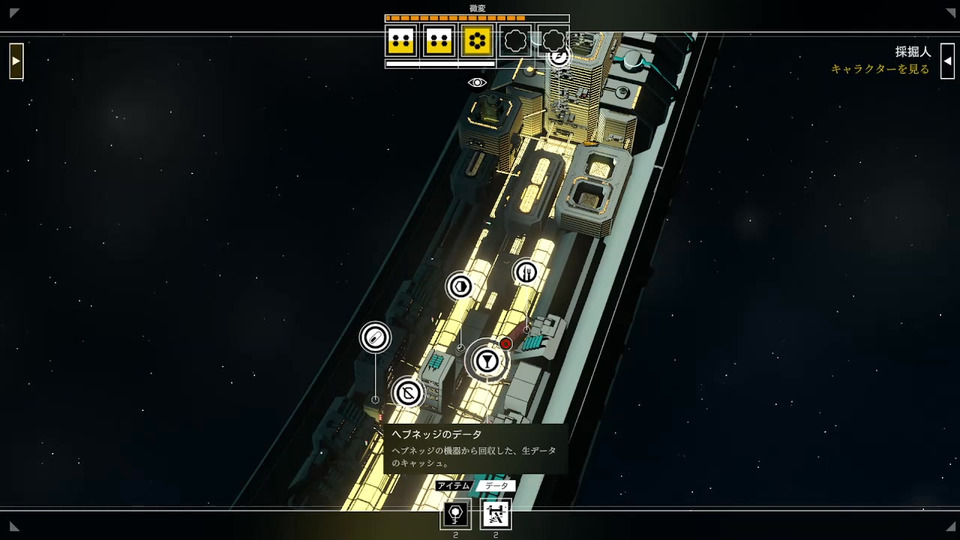Open the left side panel arrow
This screenshot has width=960, height=540.
(16, 61)
